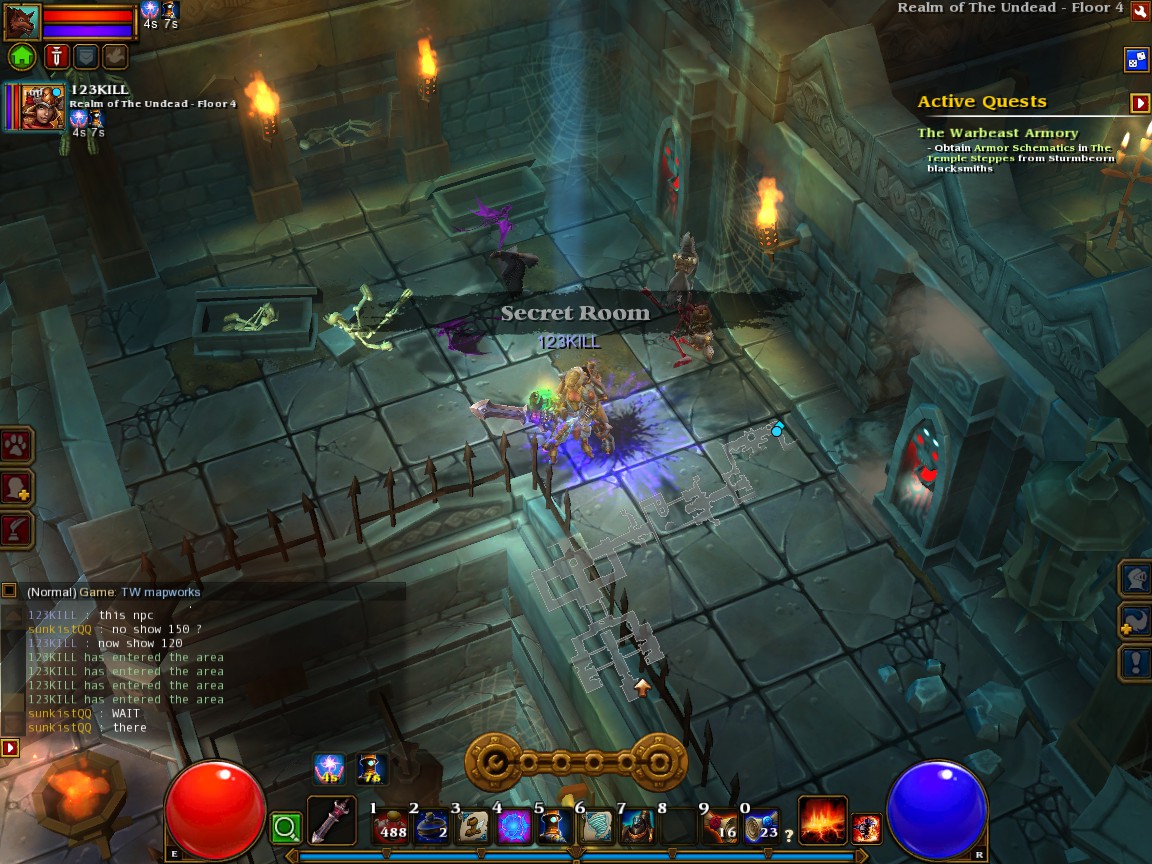
Task: Open the pet panel with the paw button
Action: [x=17, y=445]
